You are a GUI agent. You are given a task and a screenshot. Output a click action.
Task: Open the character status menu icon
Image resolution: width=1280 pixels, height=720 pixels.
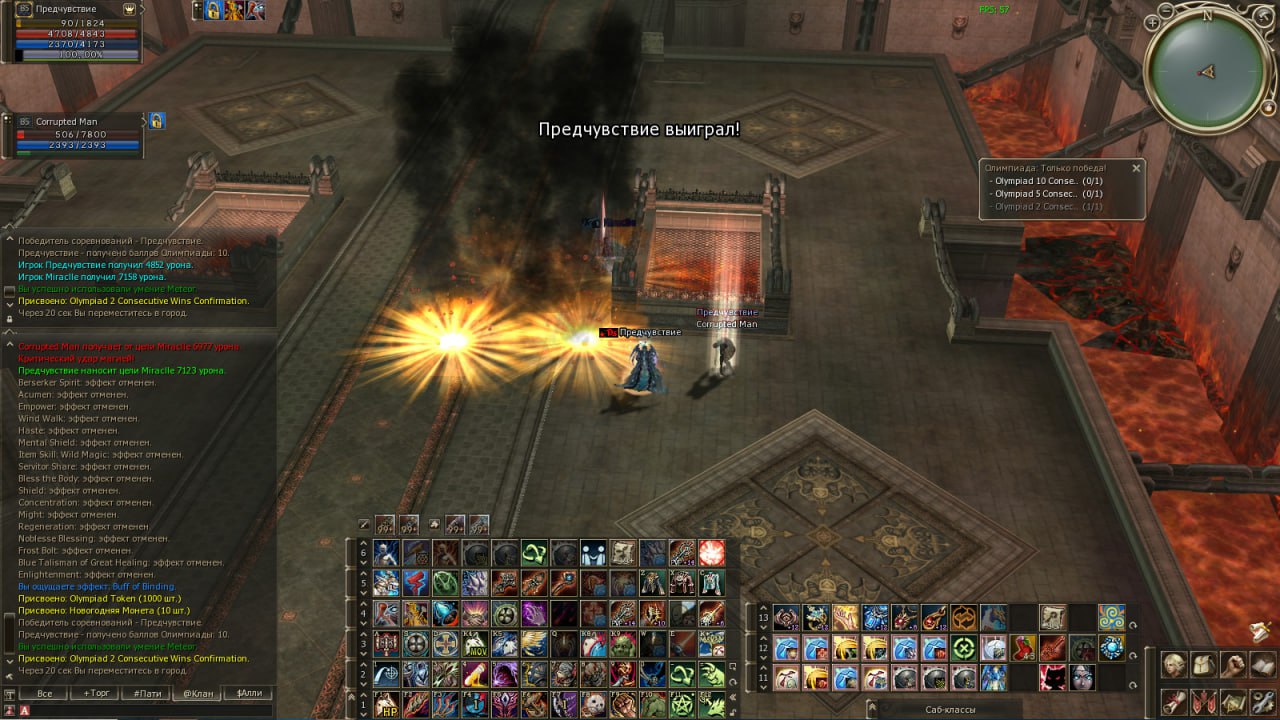[x=1174, y=664]
